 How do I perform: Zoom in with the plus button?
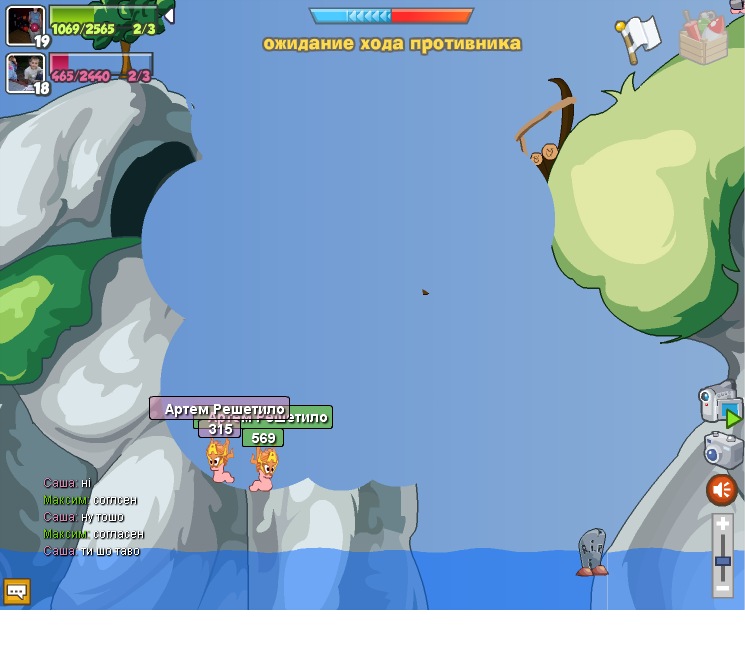(x=722, y=525)
